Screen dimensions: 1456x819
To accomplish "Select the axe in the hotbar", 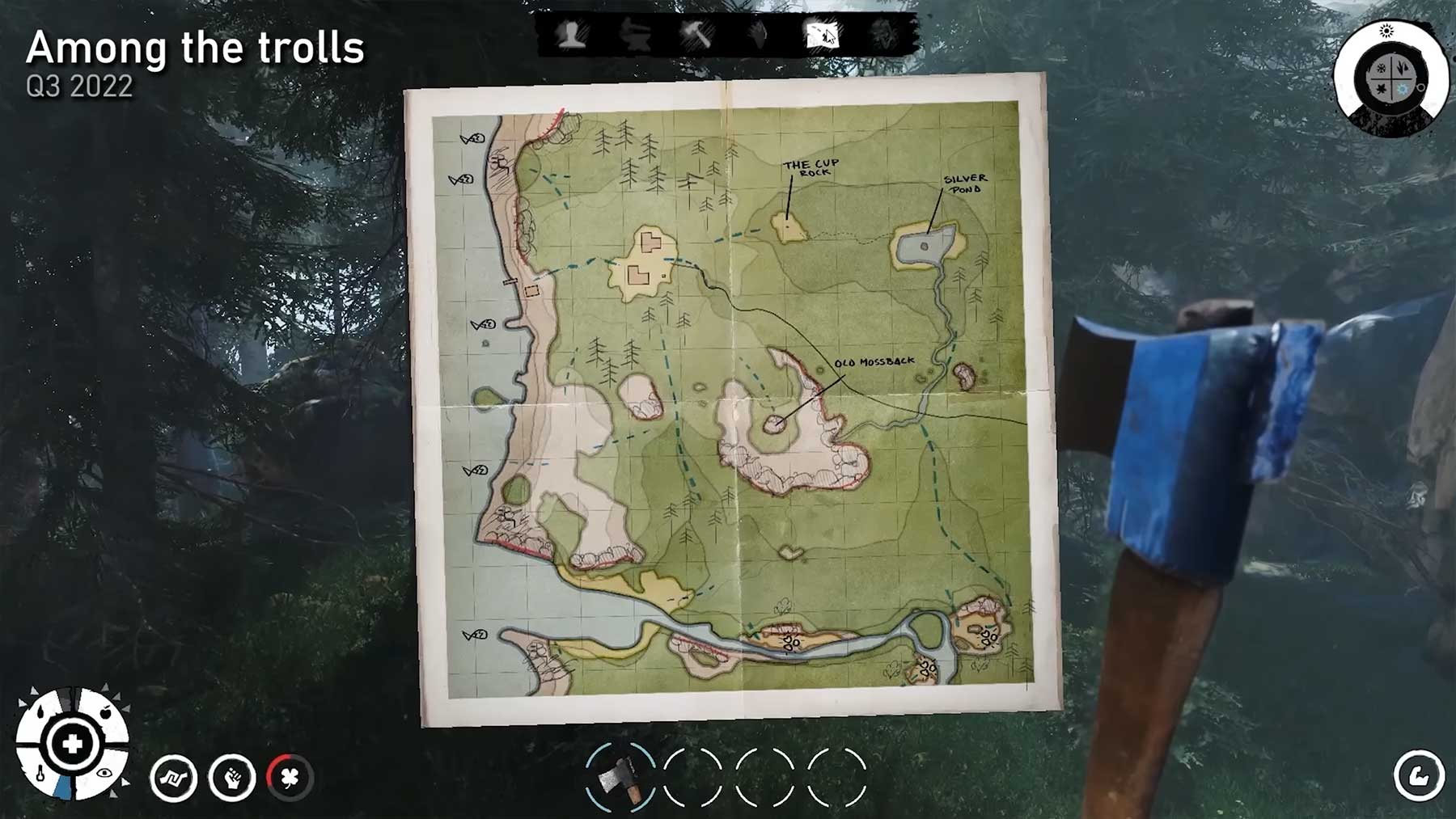I will click(x=620, y=777).
